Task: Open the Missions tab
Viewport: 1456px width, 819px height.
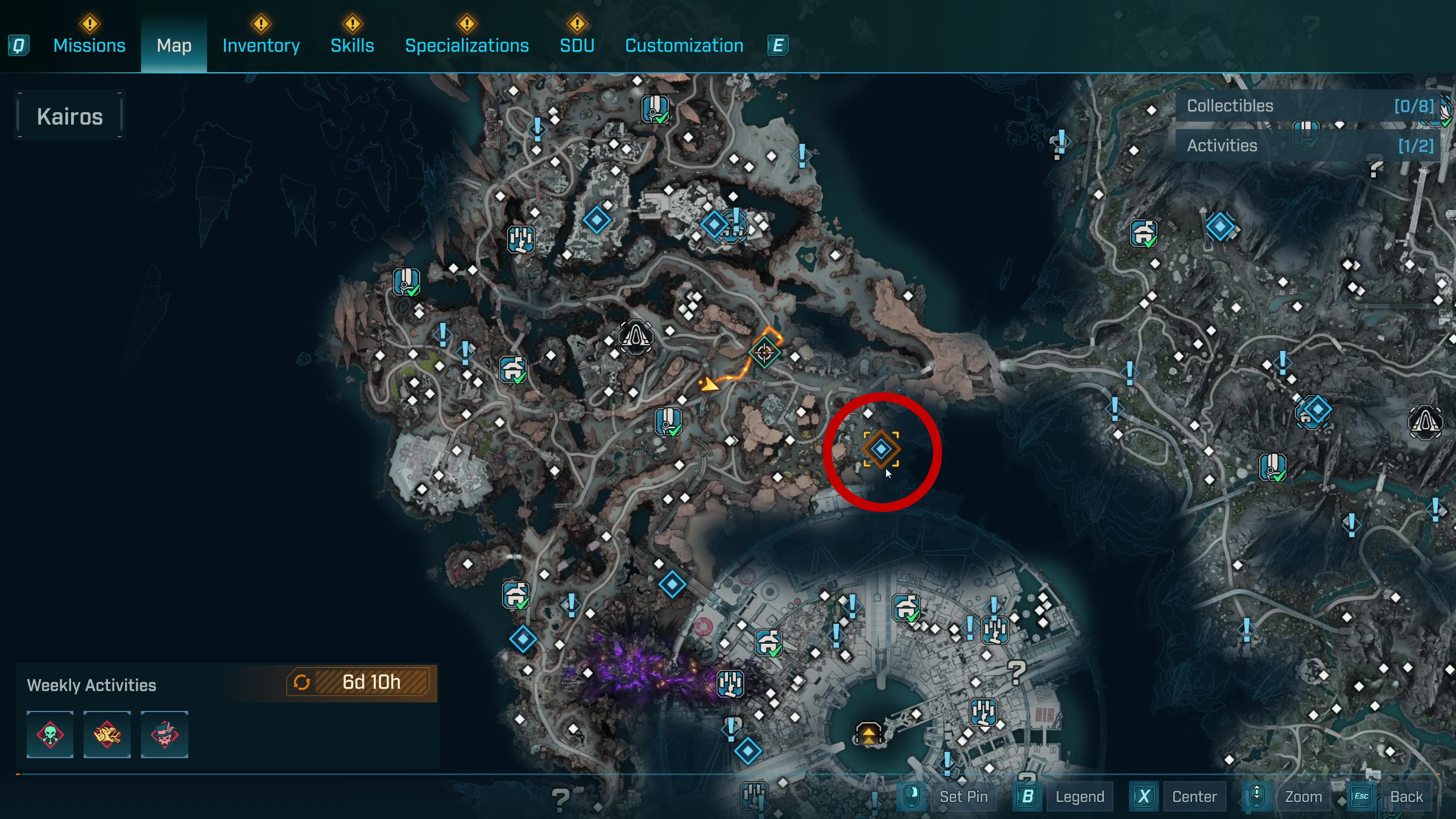Action: 89,45
